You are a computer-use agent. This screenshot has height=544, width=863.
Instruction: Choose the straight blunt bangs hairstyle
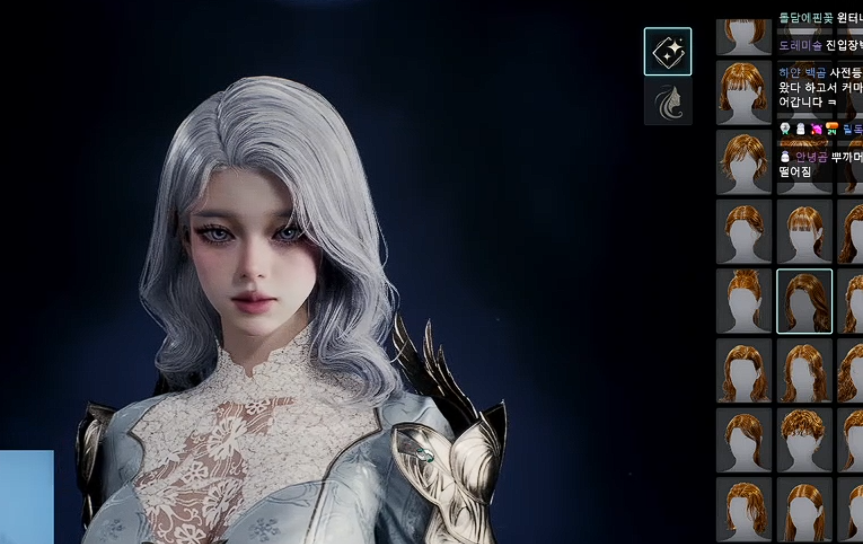click(x=804, y=232)
